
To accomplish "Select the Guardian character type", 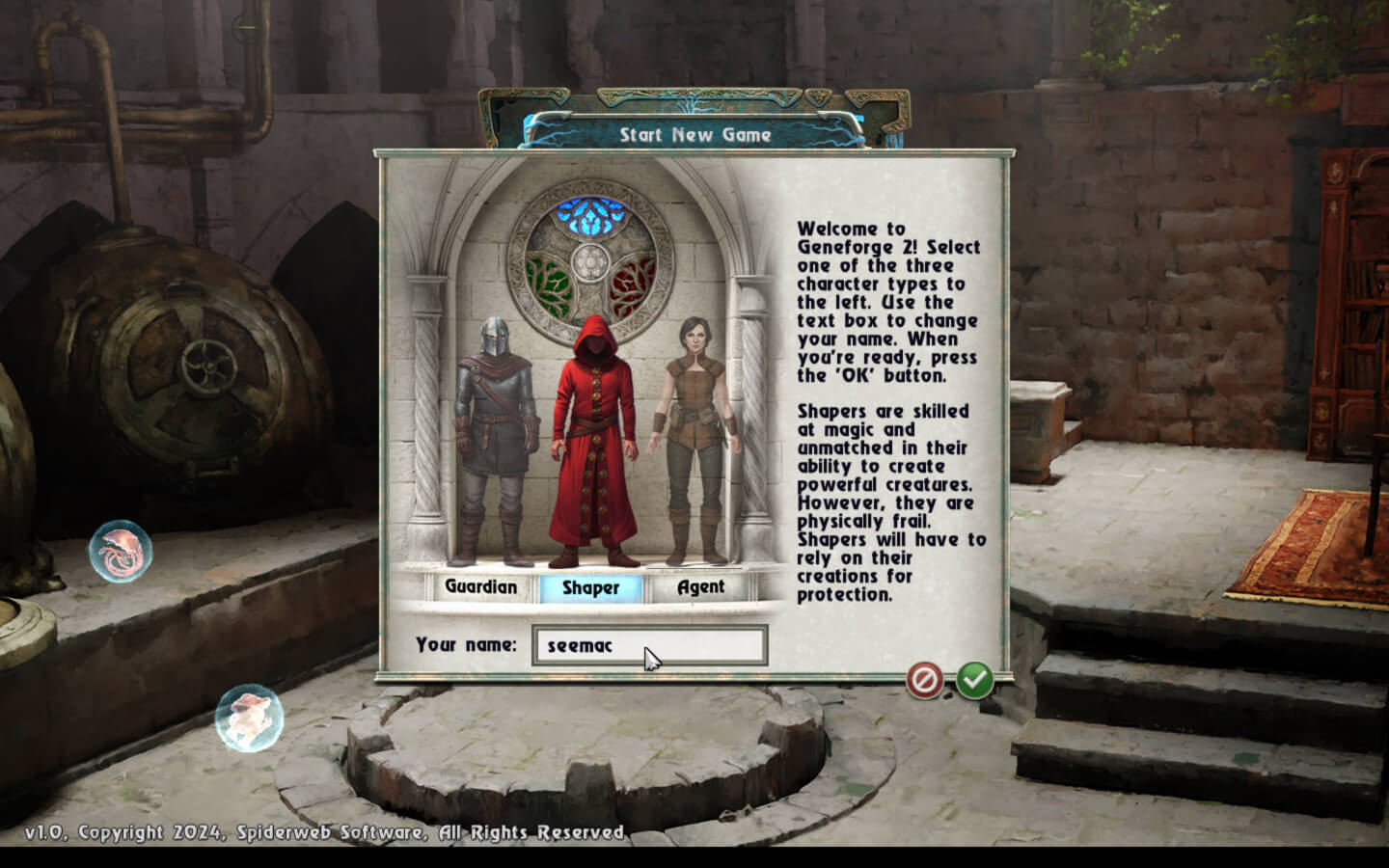I will [480, 586].
